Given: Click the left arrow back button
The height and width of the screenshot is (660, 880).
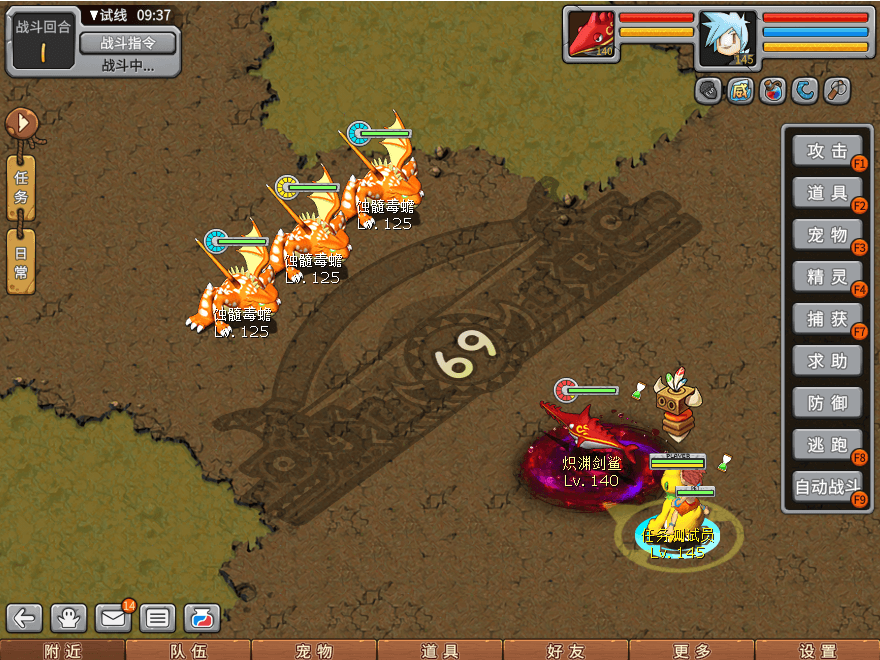Looking at the screenshot, I should (25, 618).
